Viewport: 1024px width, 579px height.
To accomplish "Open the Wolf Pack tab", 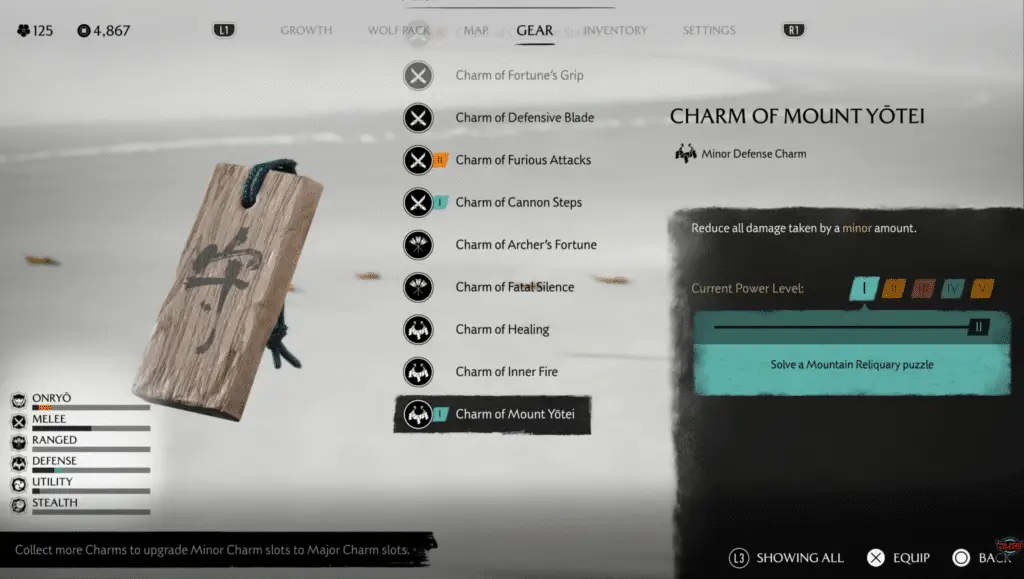I will (398, 31).
